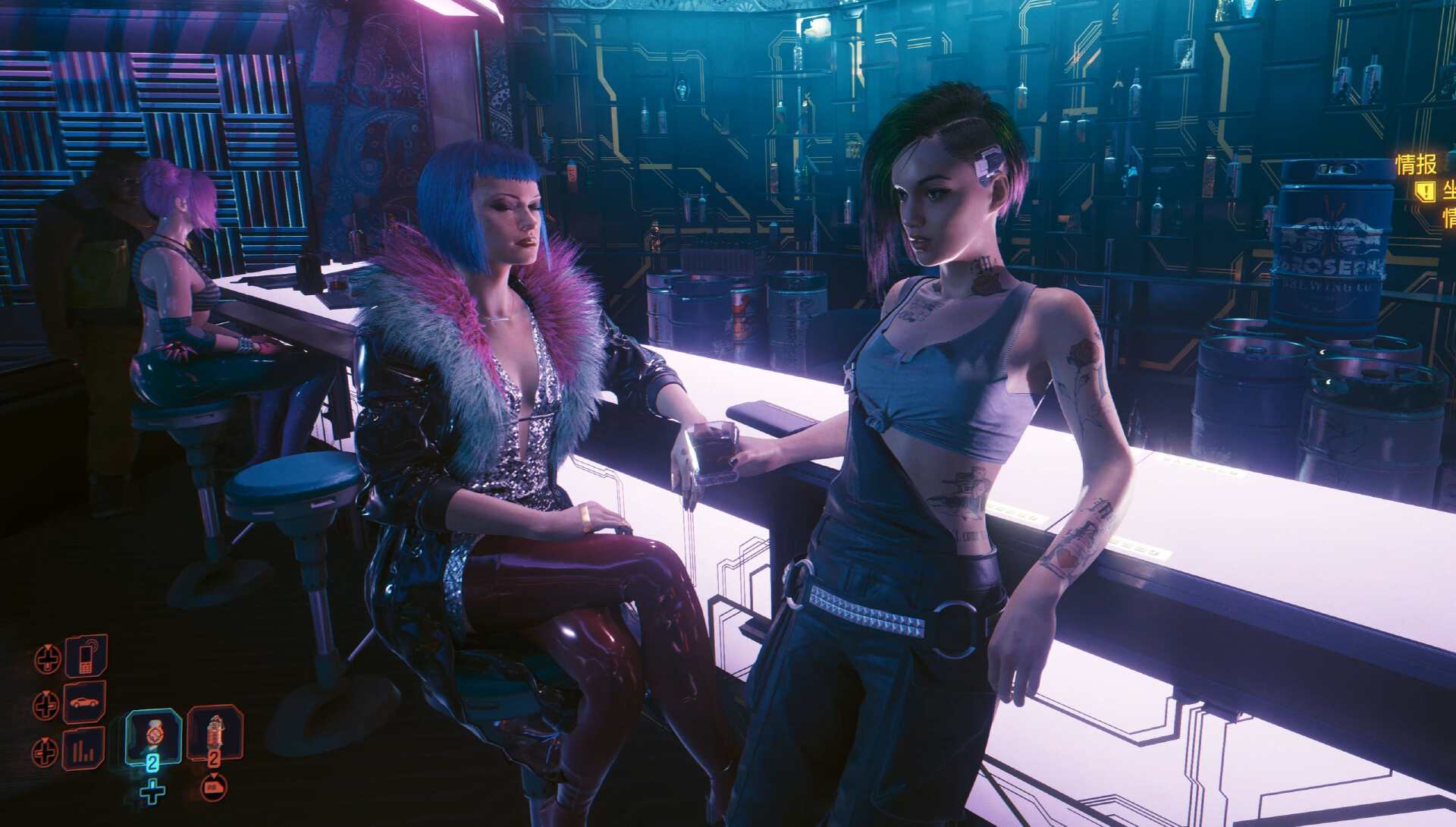Image resolution: width=1456 pixels, height=827 pixels.
Task: Select the grenade quick slot
Action: pyautogui.click(x=215, y=734)
